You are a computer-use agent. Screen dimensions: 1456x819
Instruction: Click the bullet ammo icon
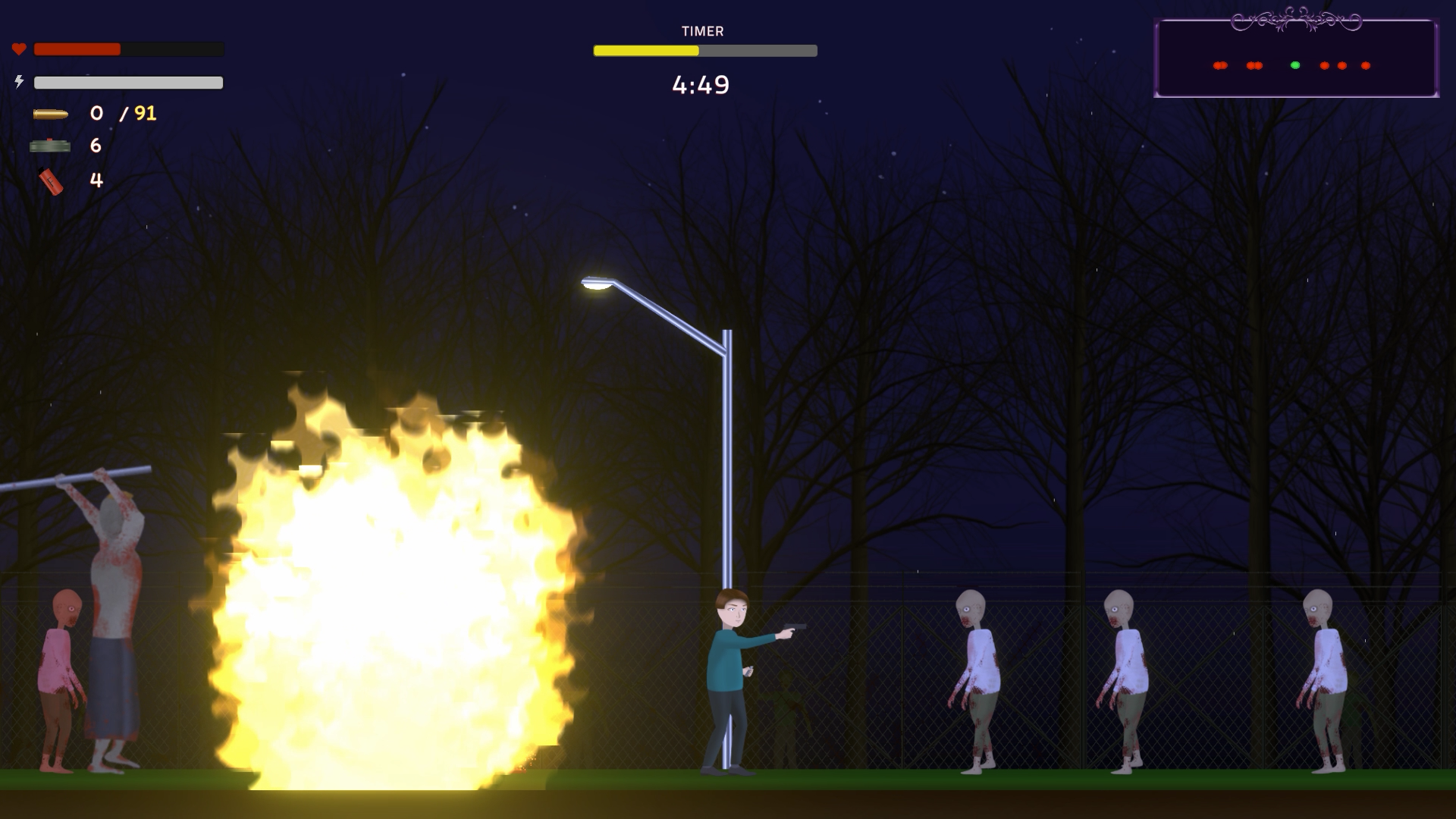point(51,115)
